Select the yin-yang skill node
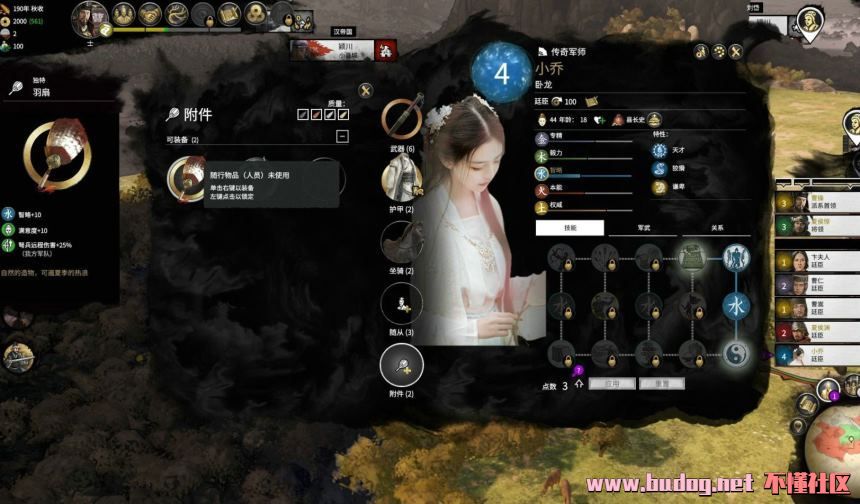Screen dimensions: 860x504 (735, 352)
